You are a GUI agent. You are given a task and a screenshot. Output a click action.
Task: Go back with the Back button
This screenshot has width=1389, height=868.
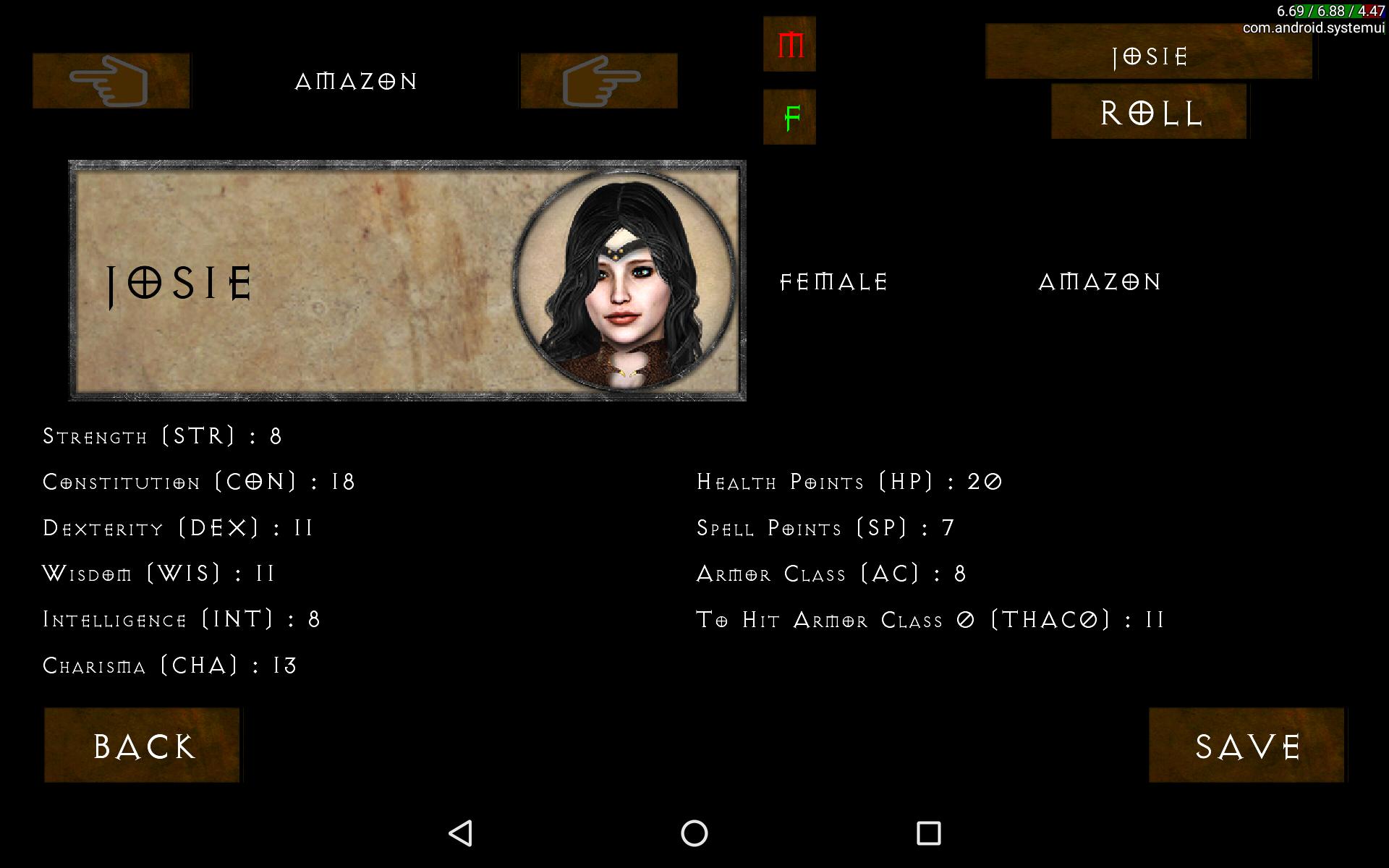tap(143, 745)
